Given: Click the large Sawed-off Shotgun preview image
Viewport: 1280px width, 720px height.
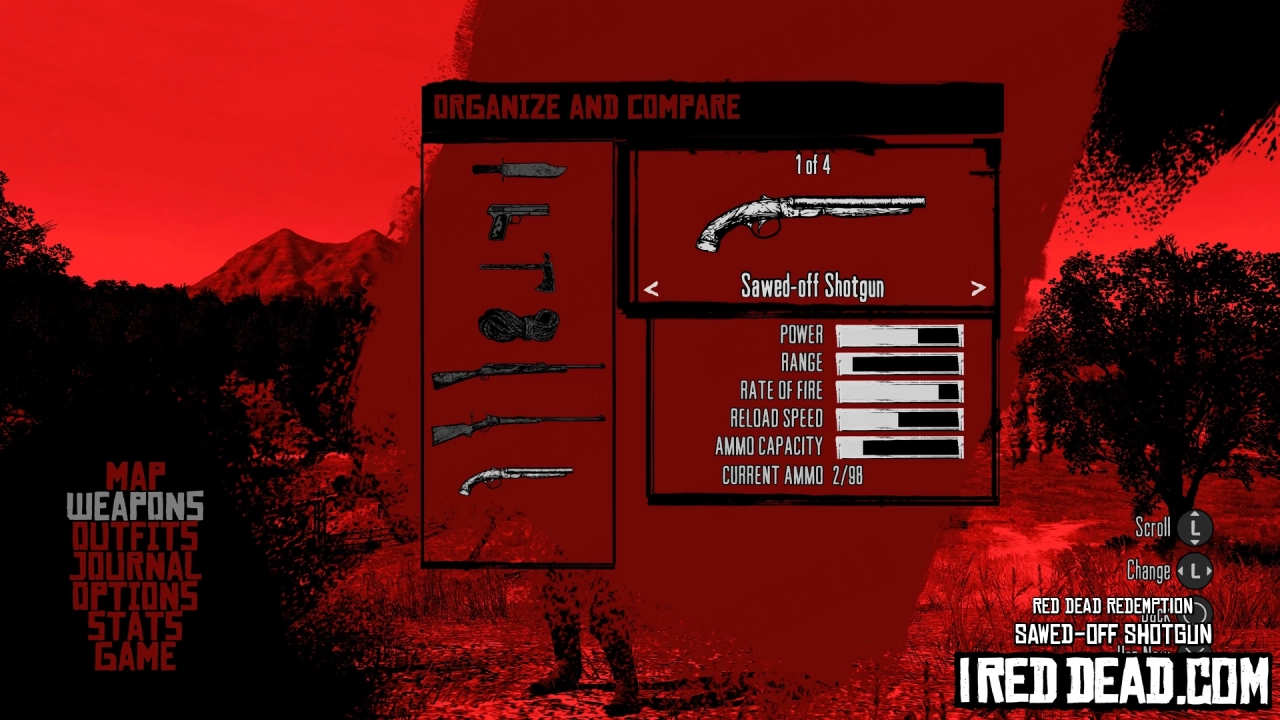Looking at the screenshot, I should 812,222.
